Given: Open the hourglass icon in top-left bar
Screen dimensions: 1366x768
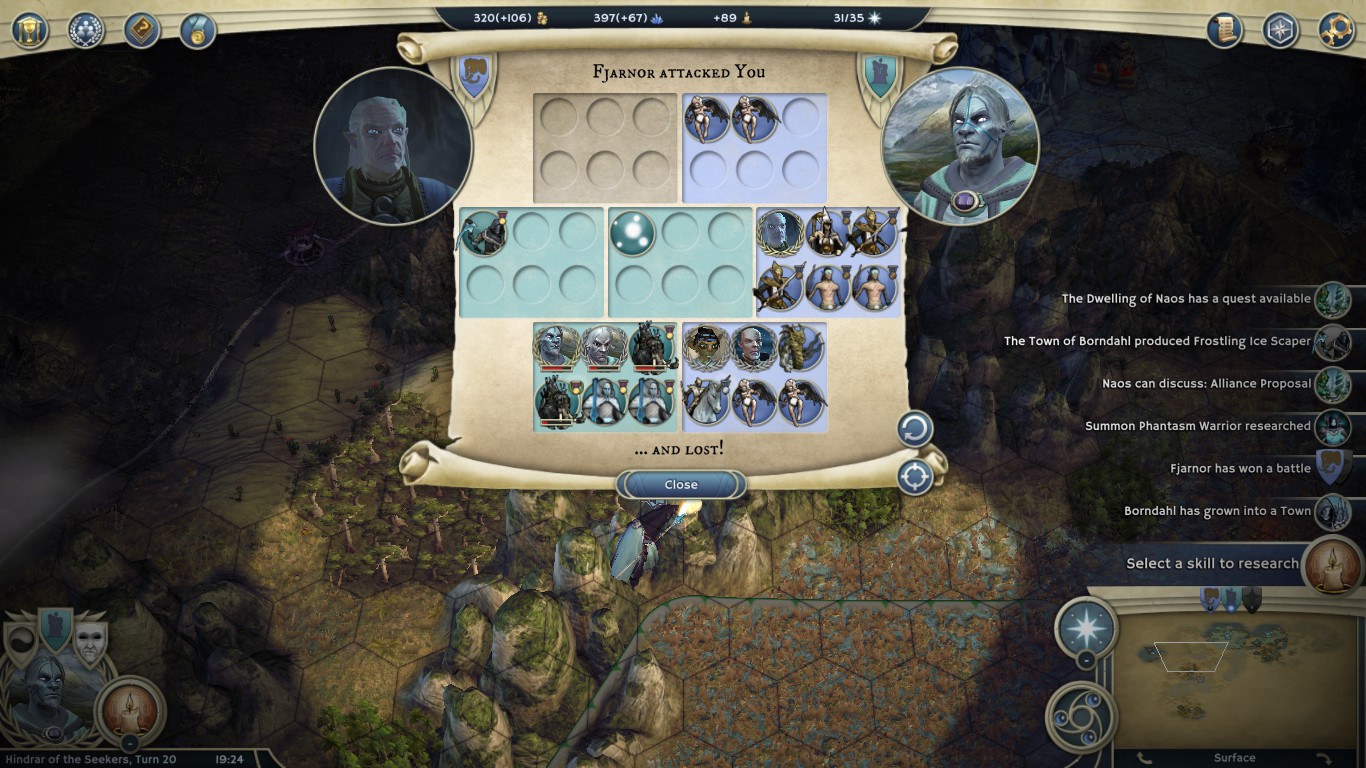Looking at the screenshot, I should 30,30.
